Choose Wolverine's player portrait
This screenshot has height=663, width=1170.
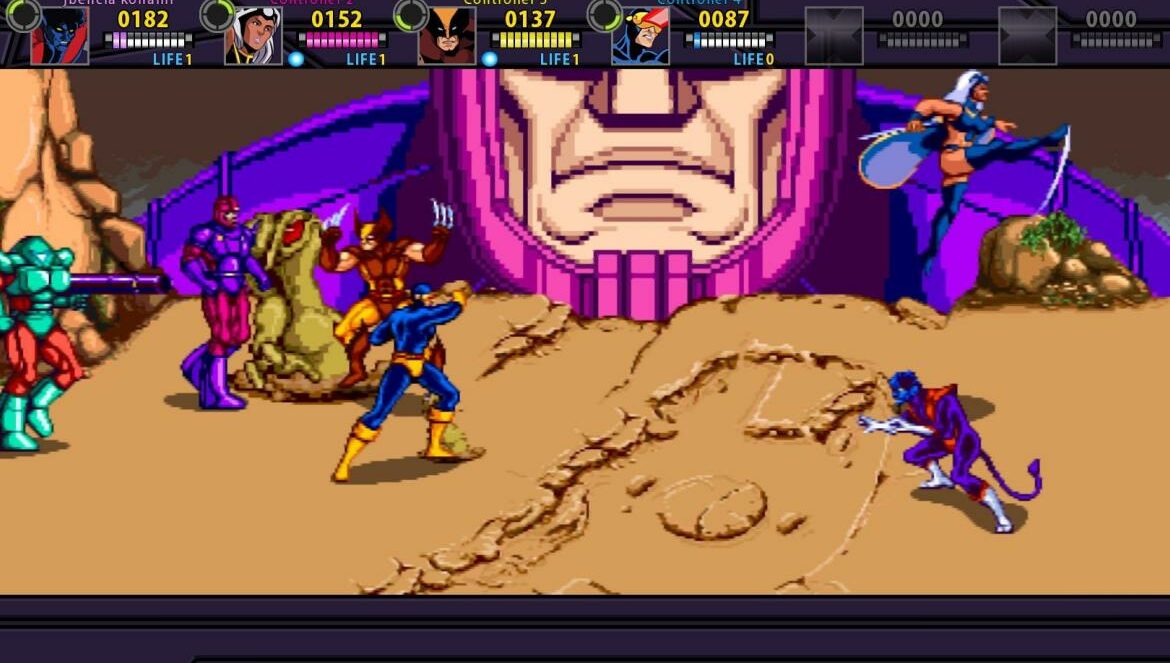click(x=446, y=36)
